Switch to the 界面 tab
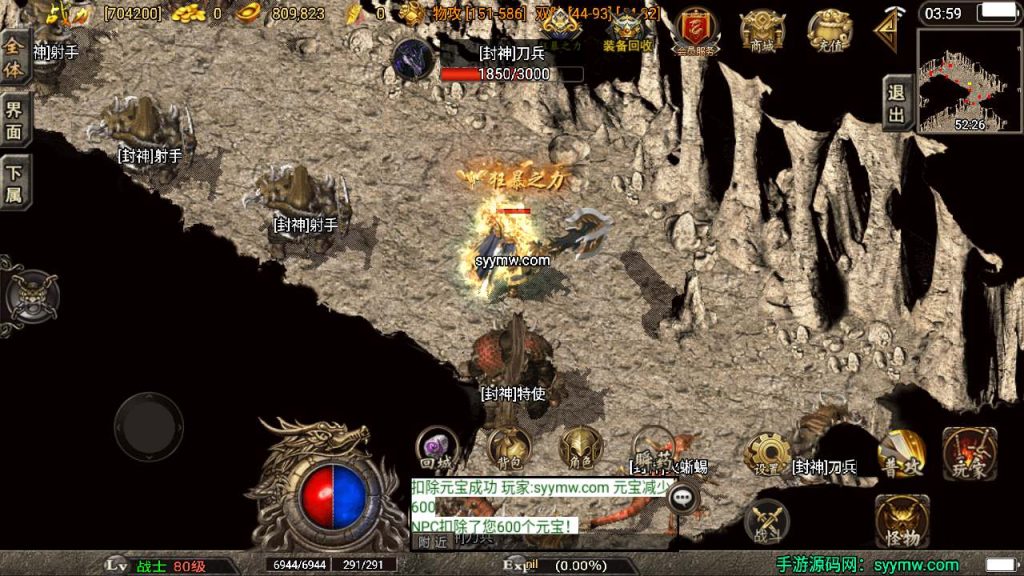1024x576 pixels. (14, 120)
